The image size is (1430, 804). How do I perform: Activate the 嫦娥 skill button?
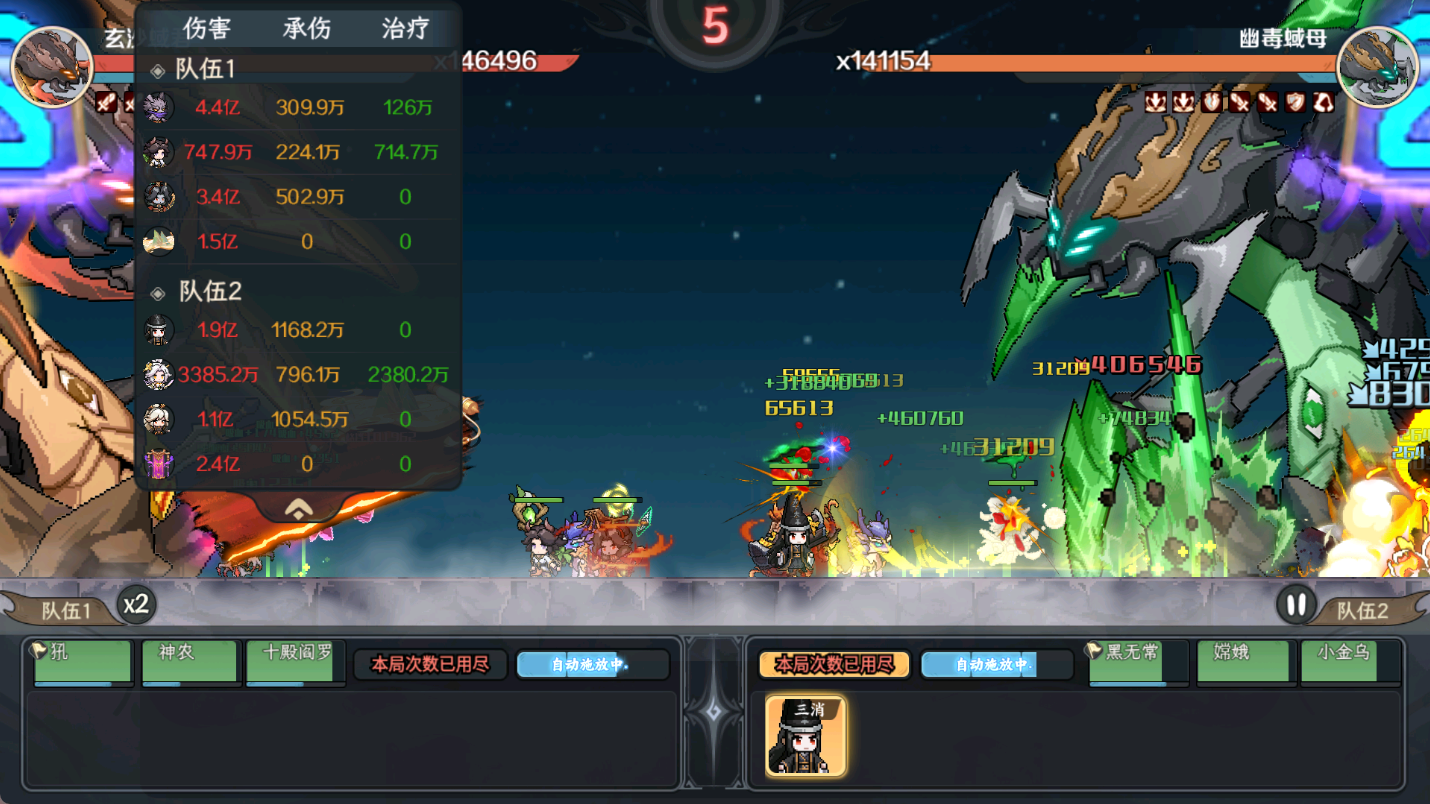click(1242, 662)
